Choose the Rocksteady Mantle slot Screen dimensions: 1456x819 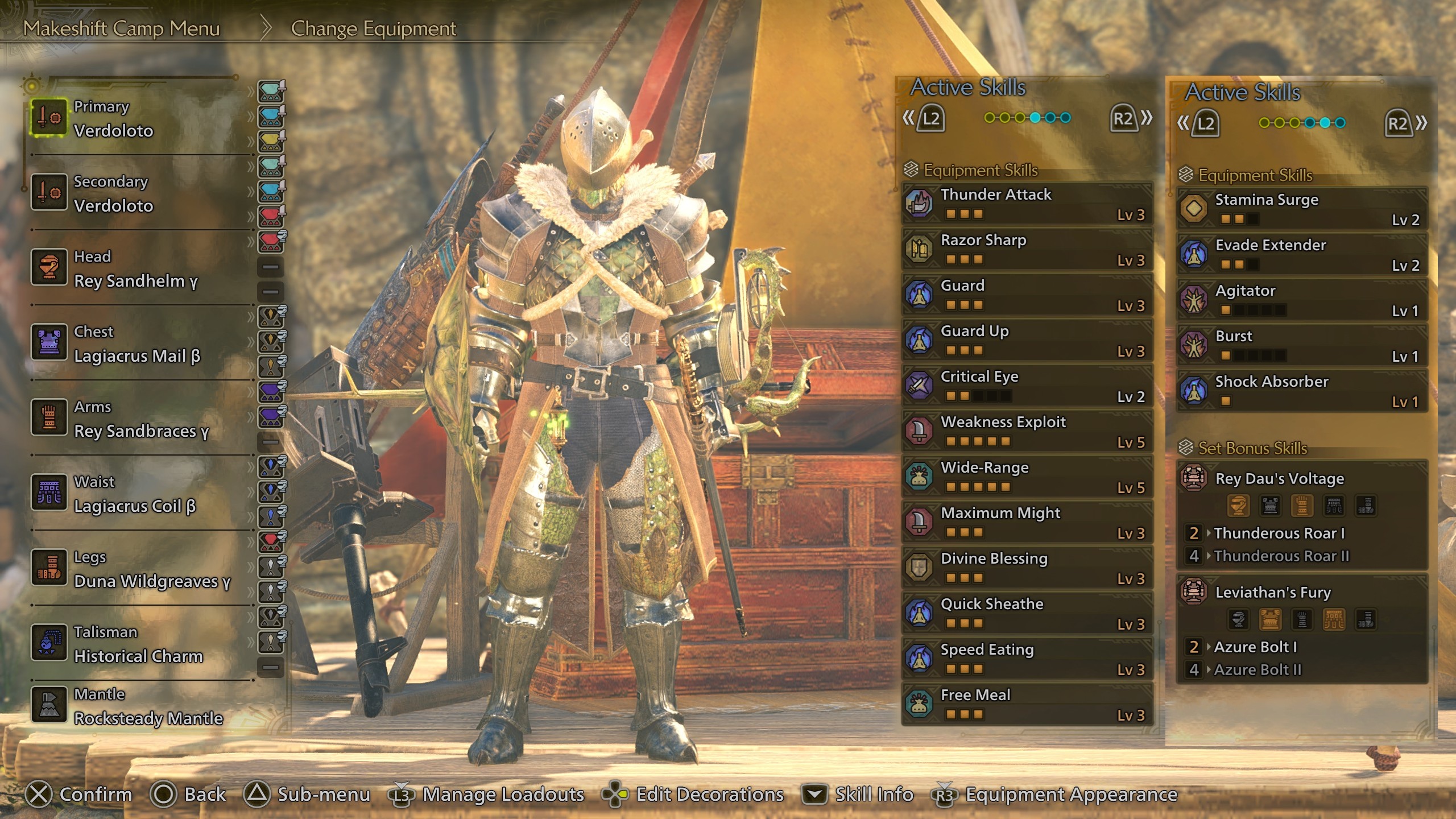[136, 706]
